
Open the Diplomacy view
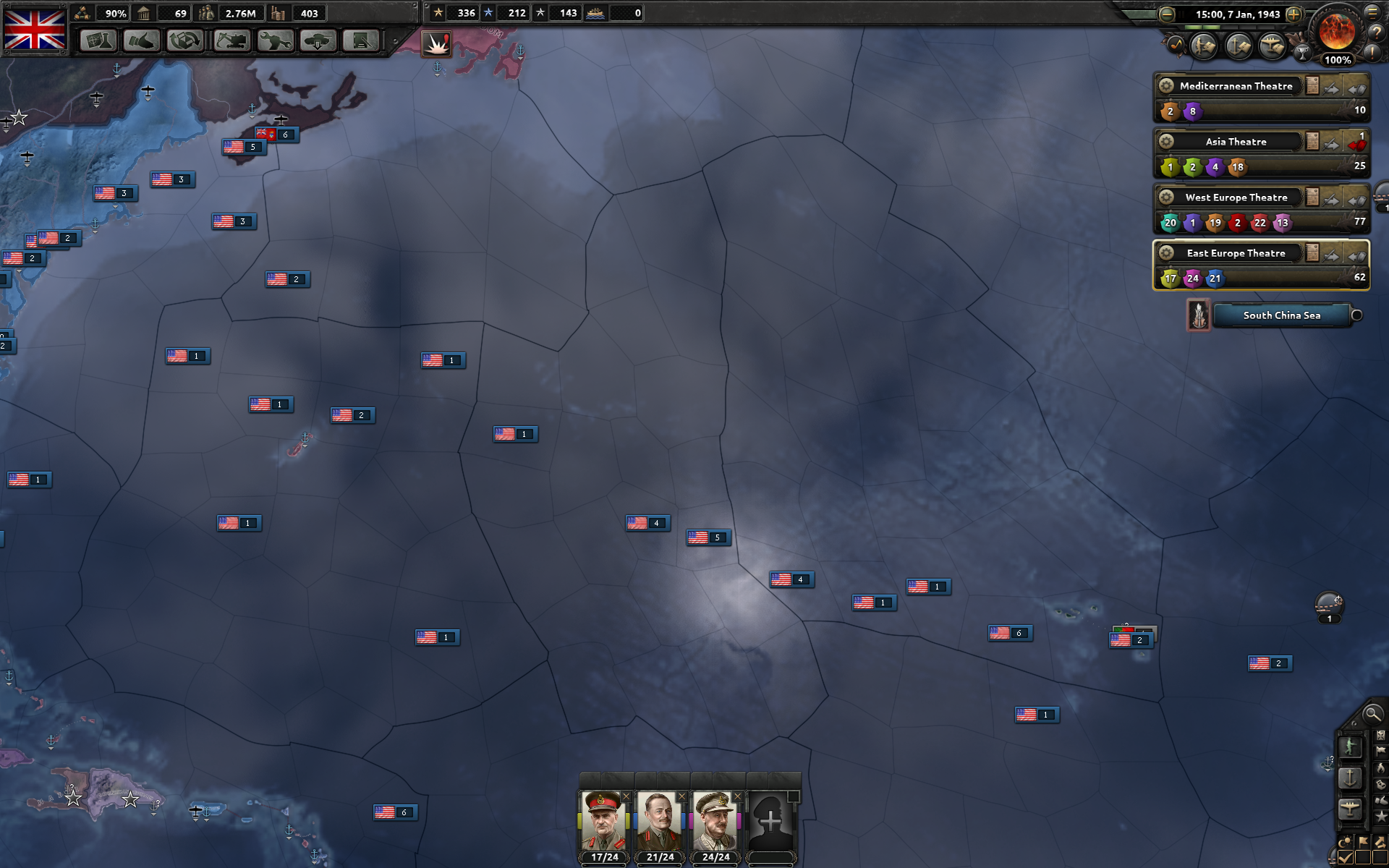point(142,41)
